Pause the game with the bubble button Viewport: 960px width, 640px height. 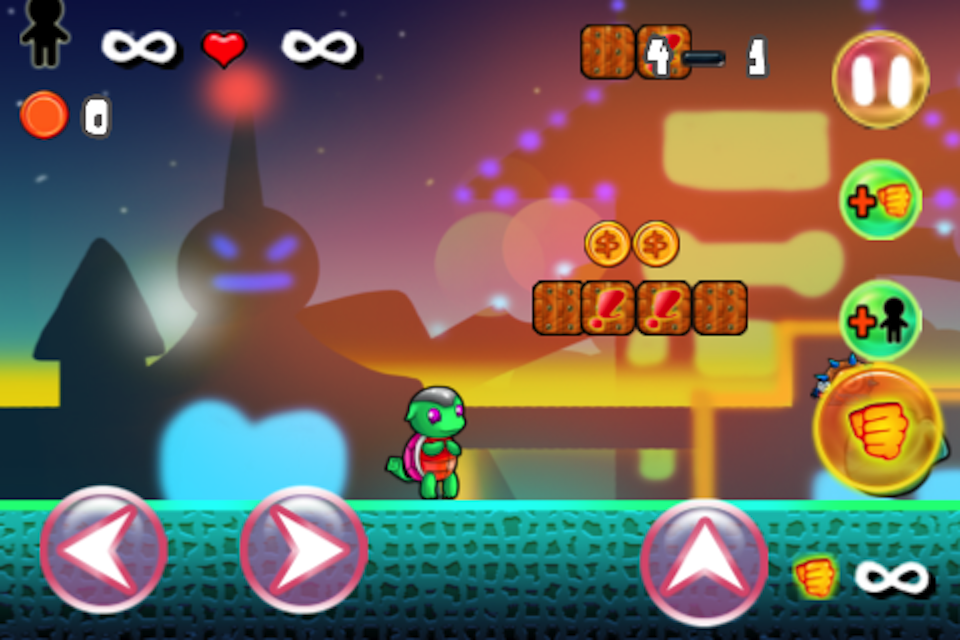click(881, 79)
